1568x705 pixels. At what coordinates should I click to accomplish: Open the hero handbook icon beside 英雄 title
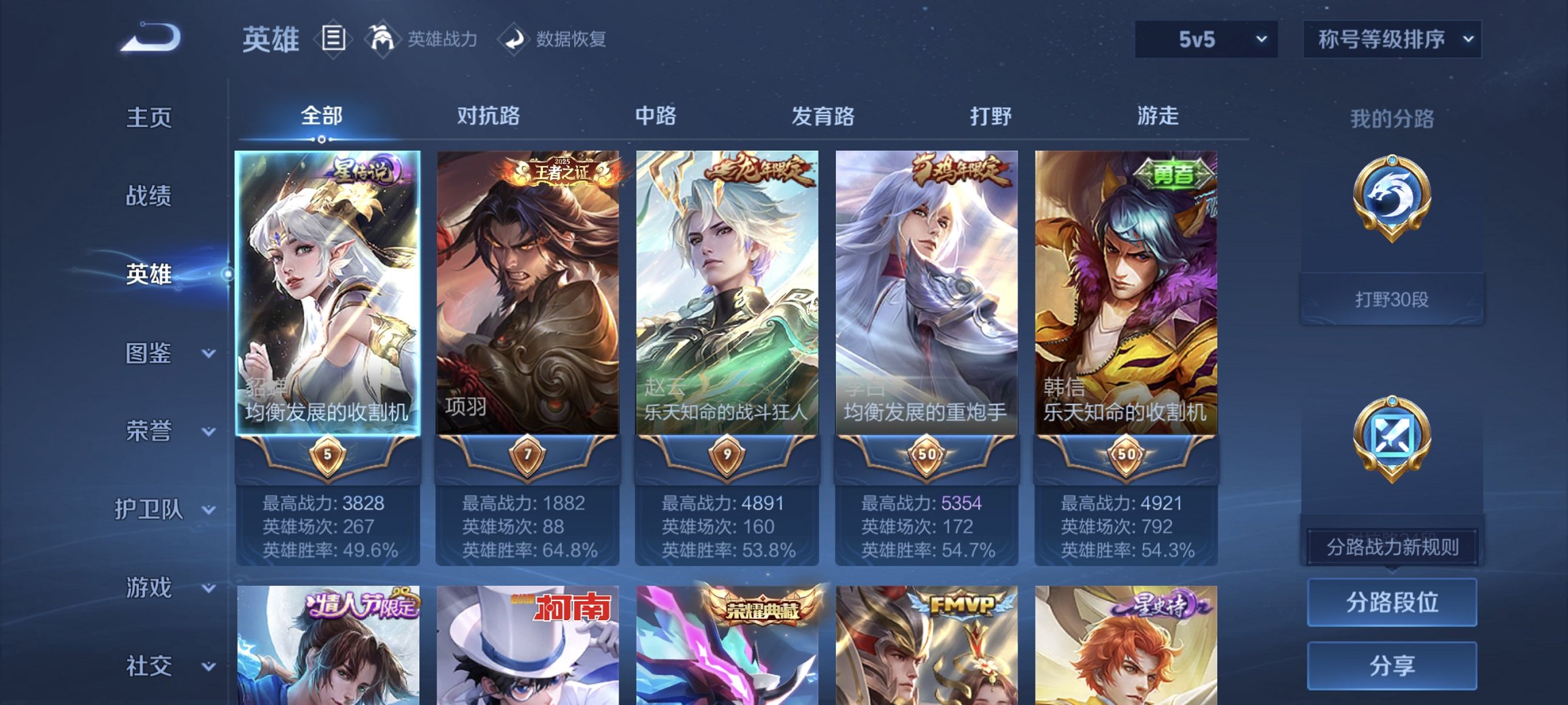[333, 39]
